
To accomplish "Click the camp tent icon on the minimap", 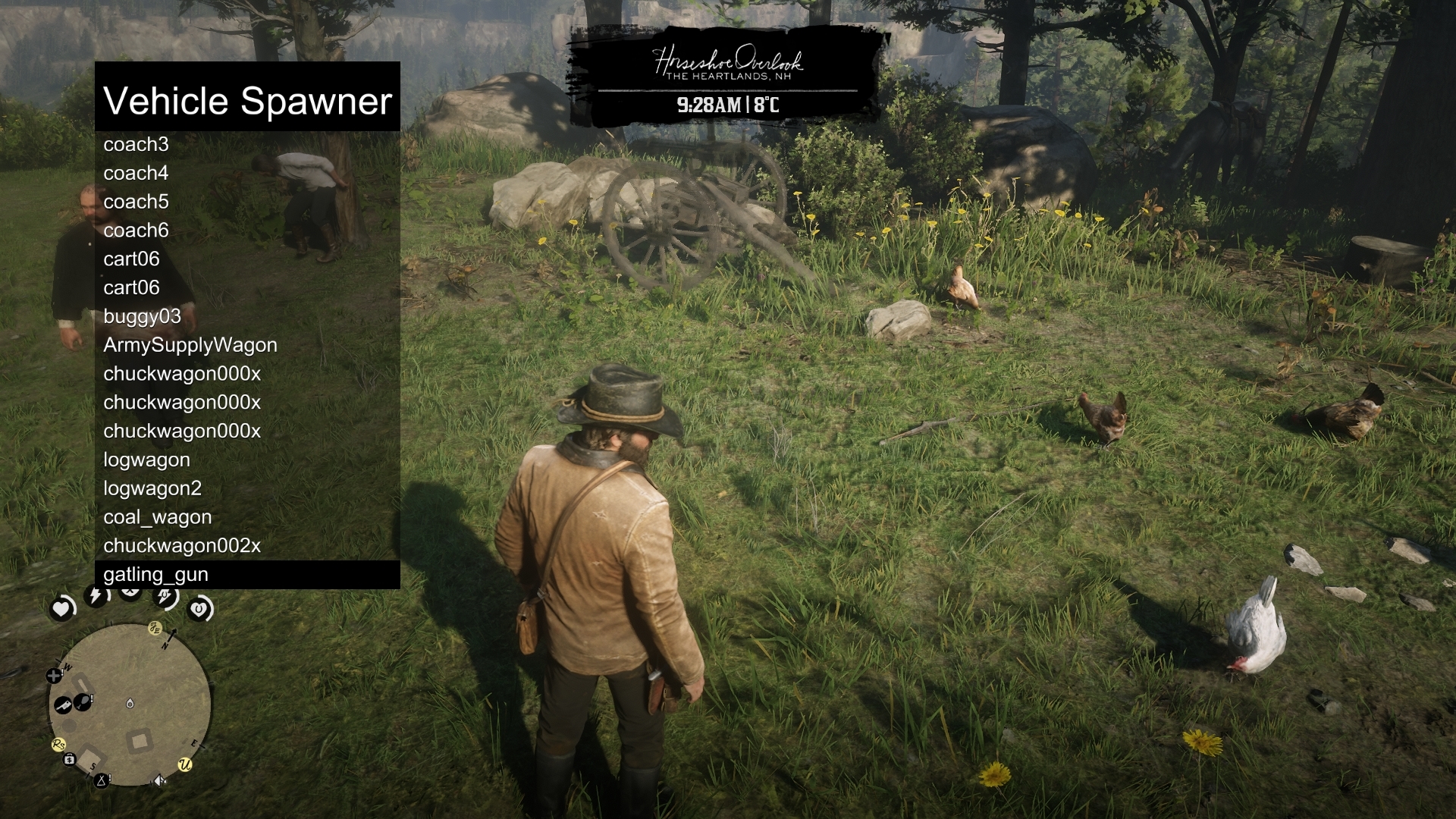I will 102,780.
